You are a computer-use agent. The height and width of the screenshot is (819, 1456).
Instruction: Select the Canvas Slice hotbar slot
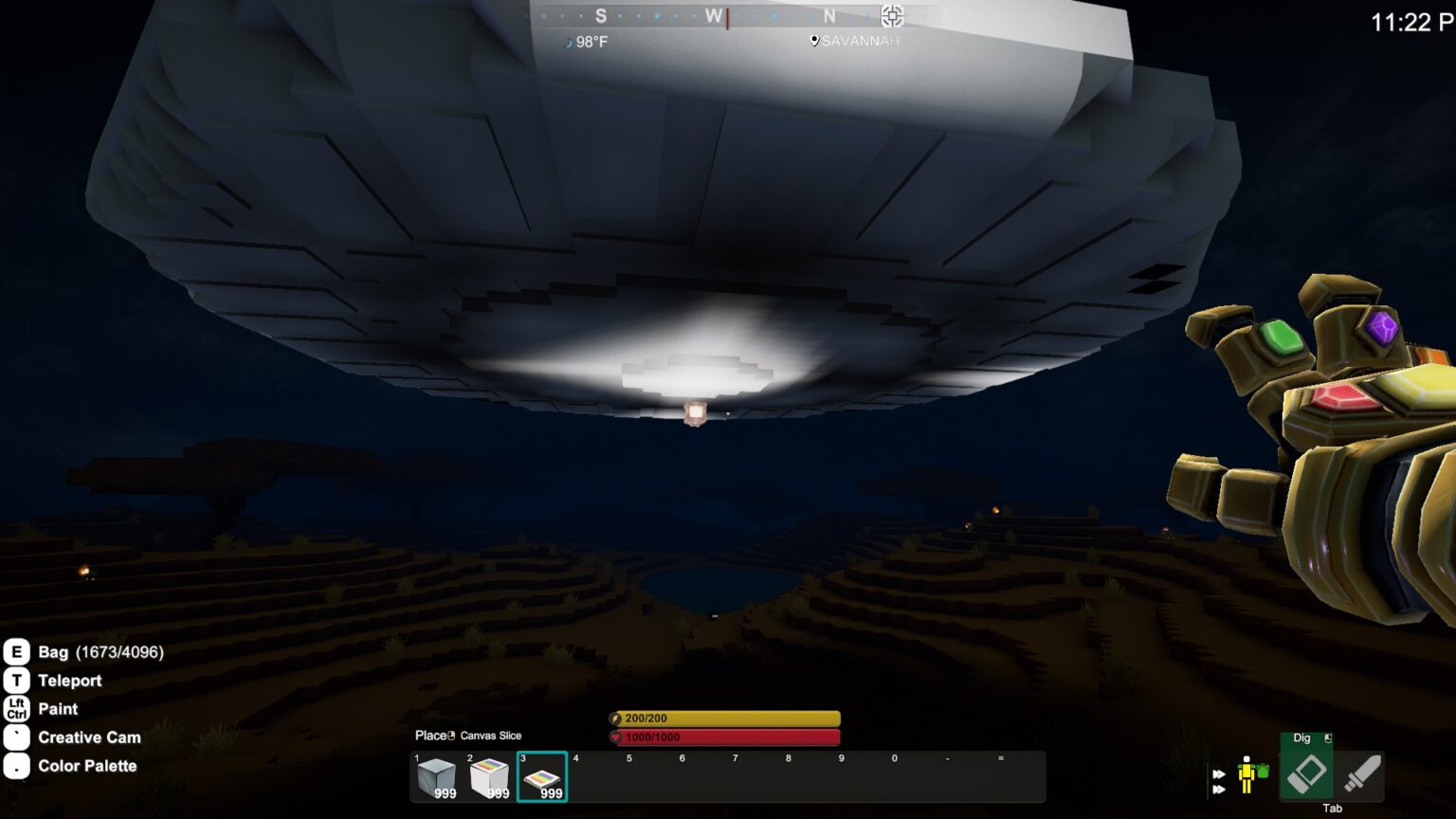[x=542, y=777]
